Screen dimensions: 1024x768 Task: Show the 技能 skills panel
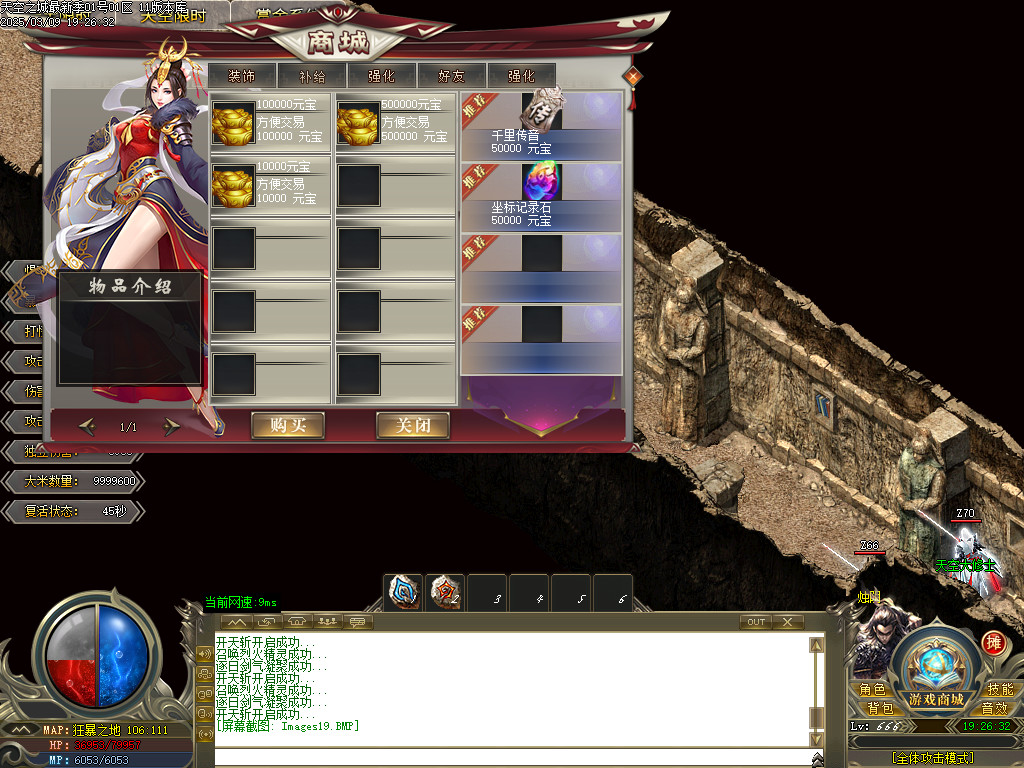(999, 690)
